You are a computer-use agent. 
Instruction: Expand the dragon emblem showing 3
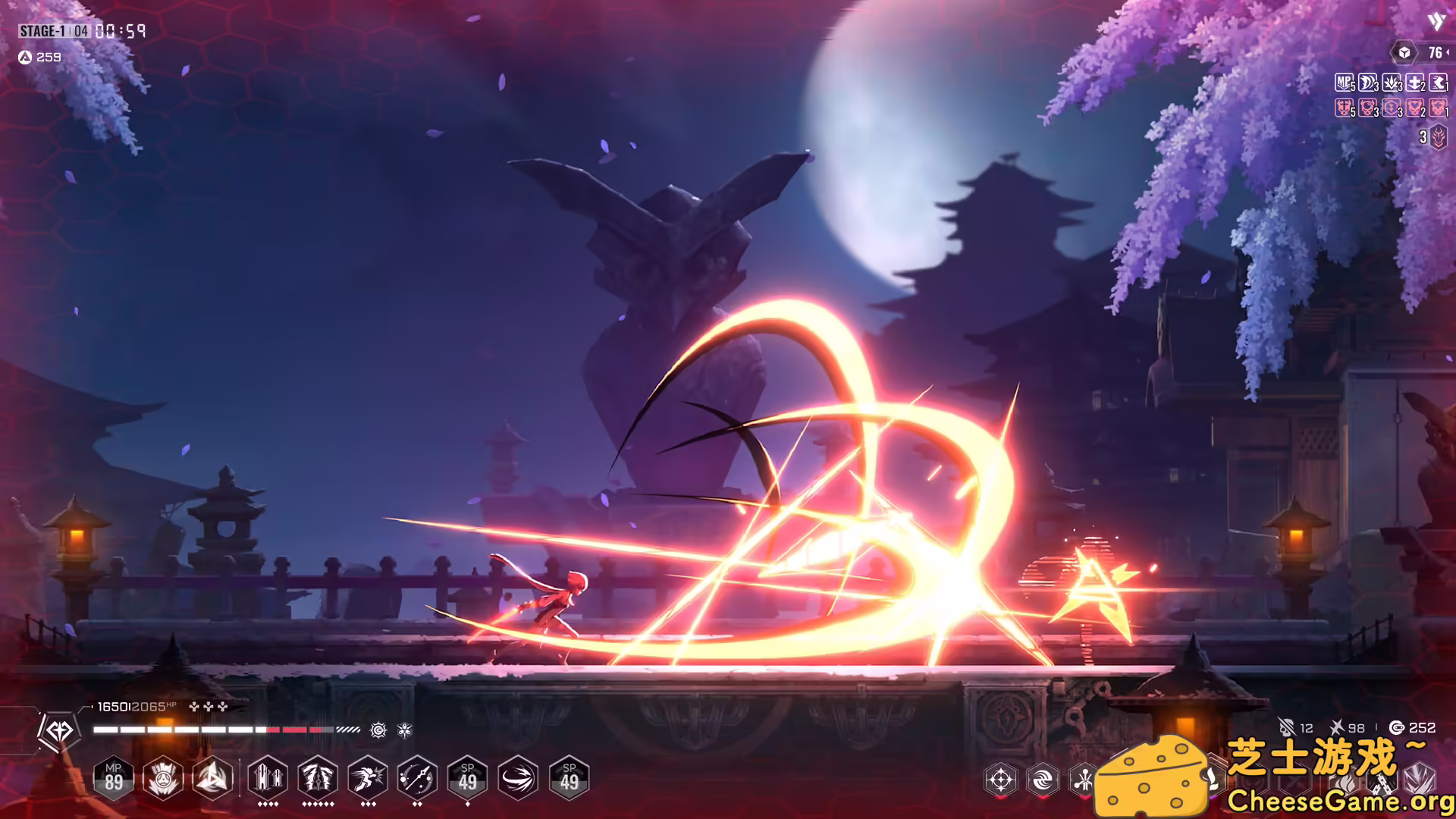(1437, 137)
